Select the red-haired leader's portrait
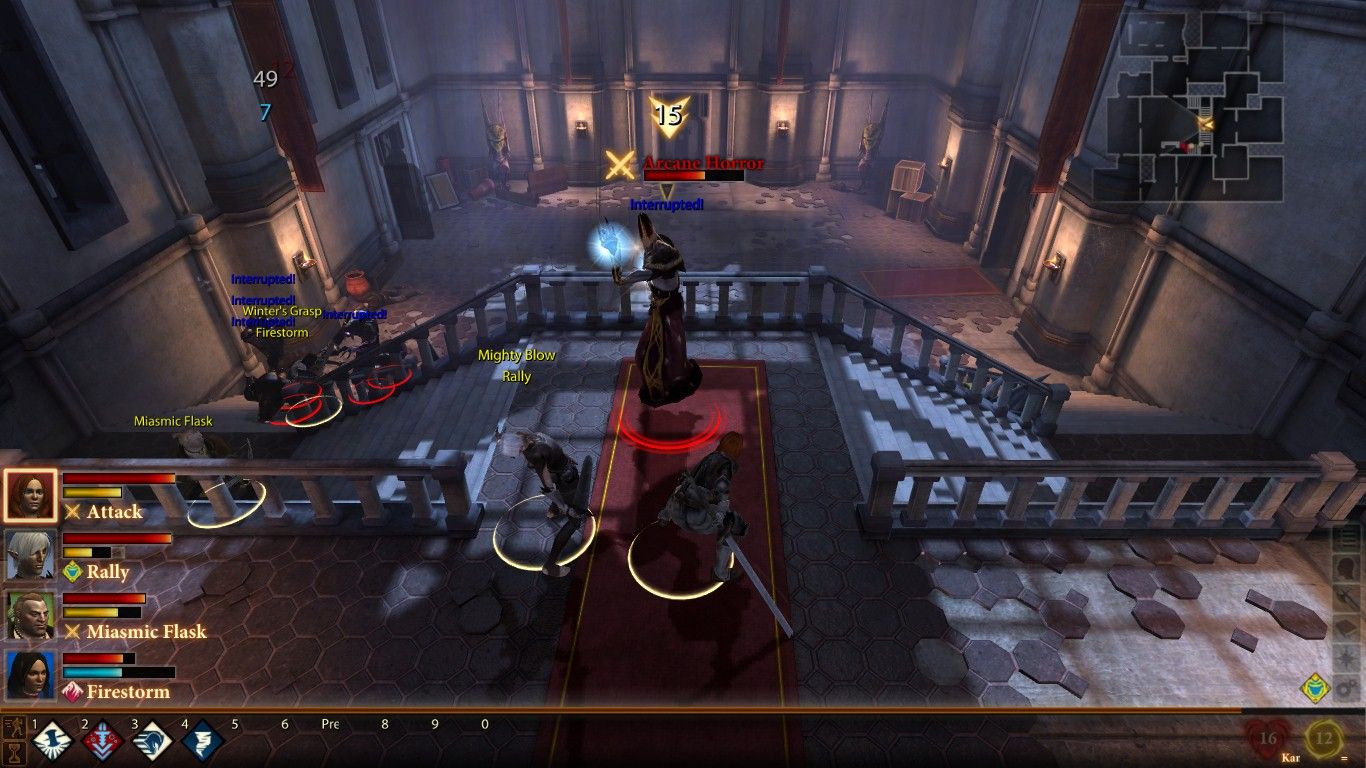 coord(30,496)
